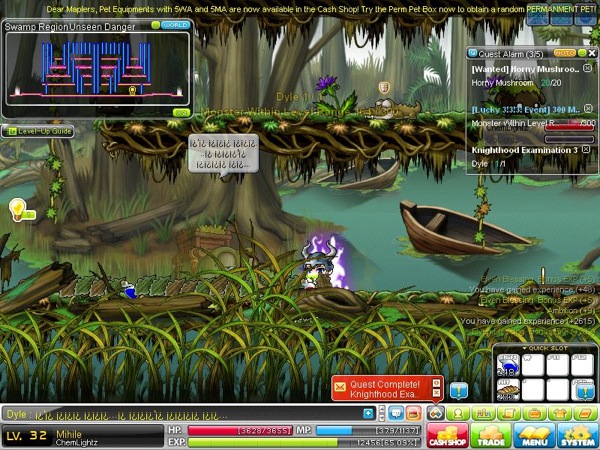Open the Quest Complete notification
The width and height of the screenshot is (600, 450).
pos(387,387)
